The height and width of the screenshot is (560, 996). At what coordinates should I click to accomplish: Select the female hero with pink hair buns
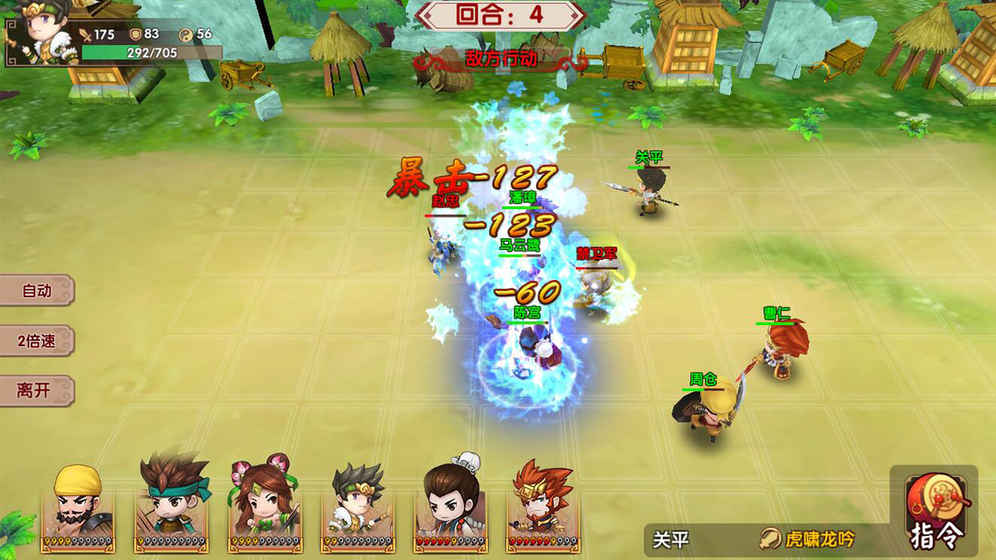(261, 507)
